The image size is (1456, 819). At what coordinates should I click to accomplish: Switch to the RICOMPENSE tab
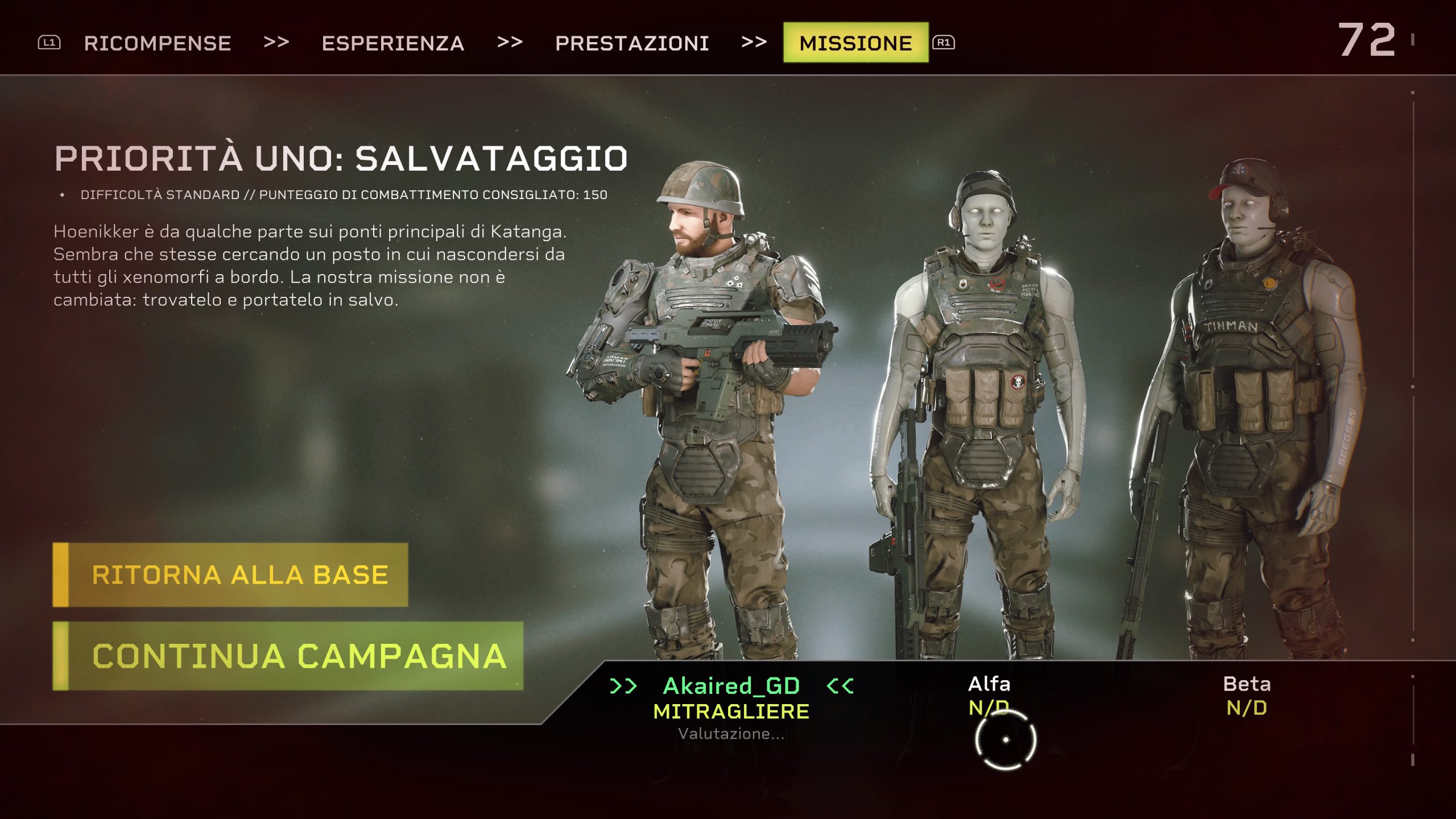pos(158,43)
